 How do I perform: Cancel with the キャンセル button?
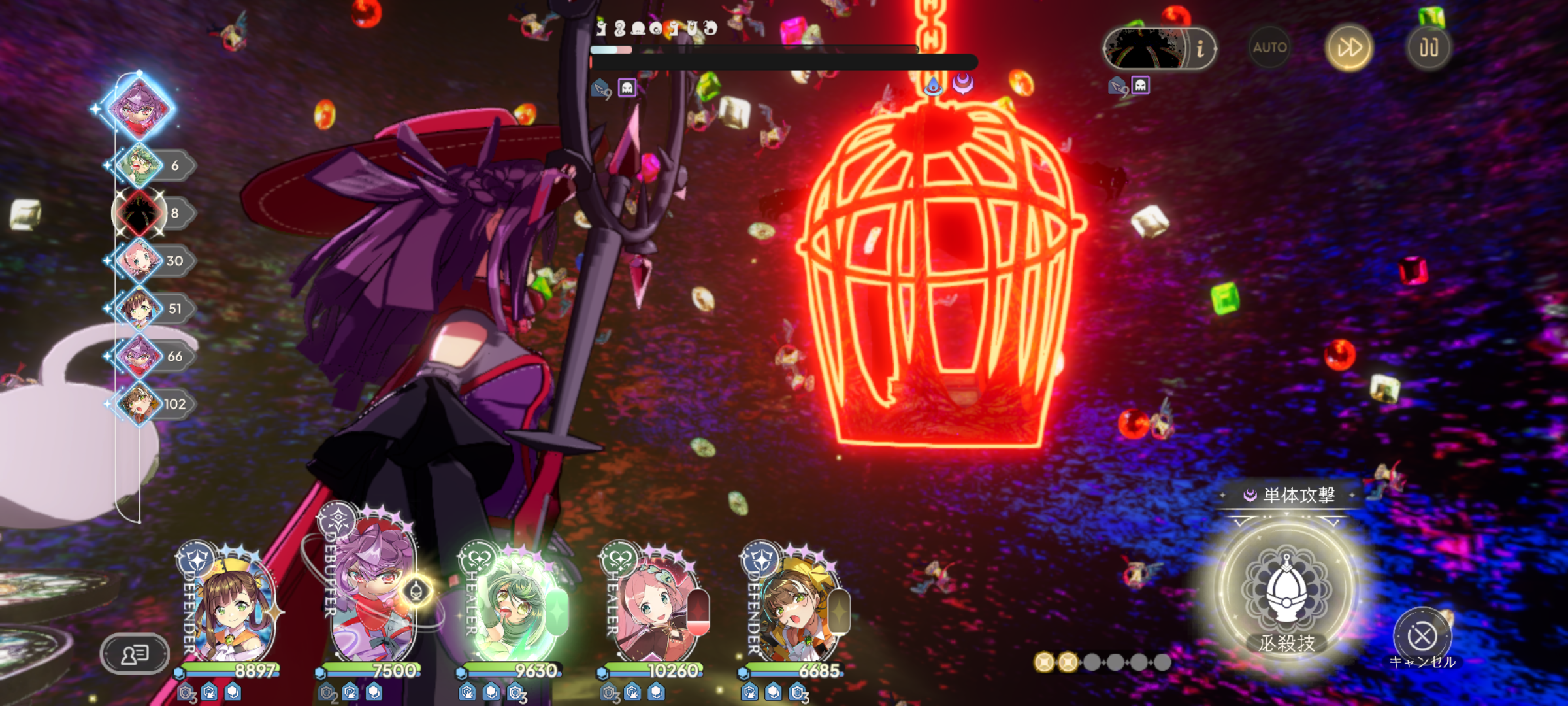tap(1422, 636)
